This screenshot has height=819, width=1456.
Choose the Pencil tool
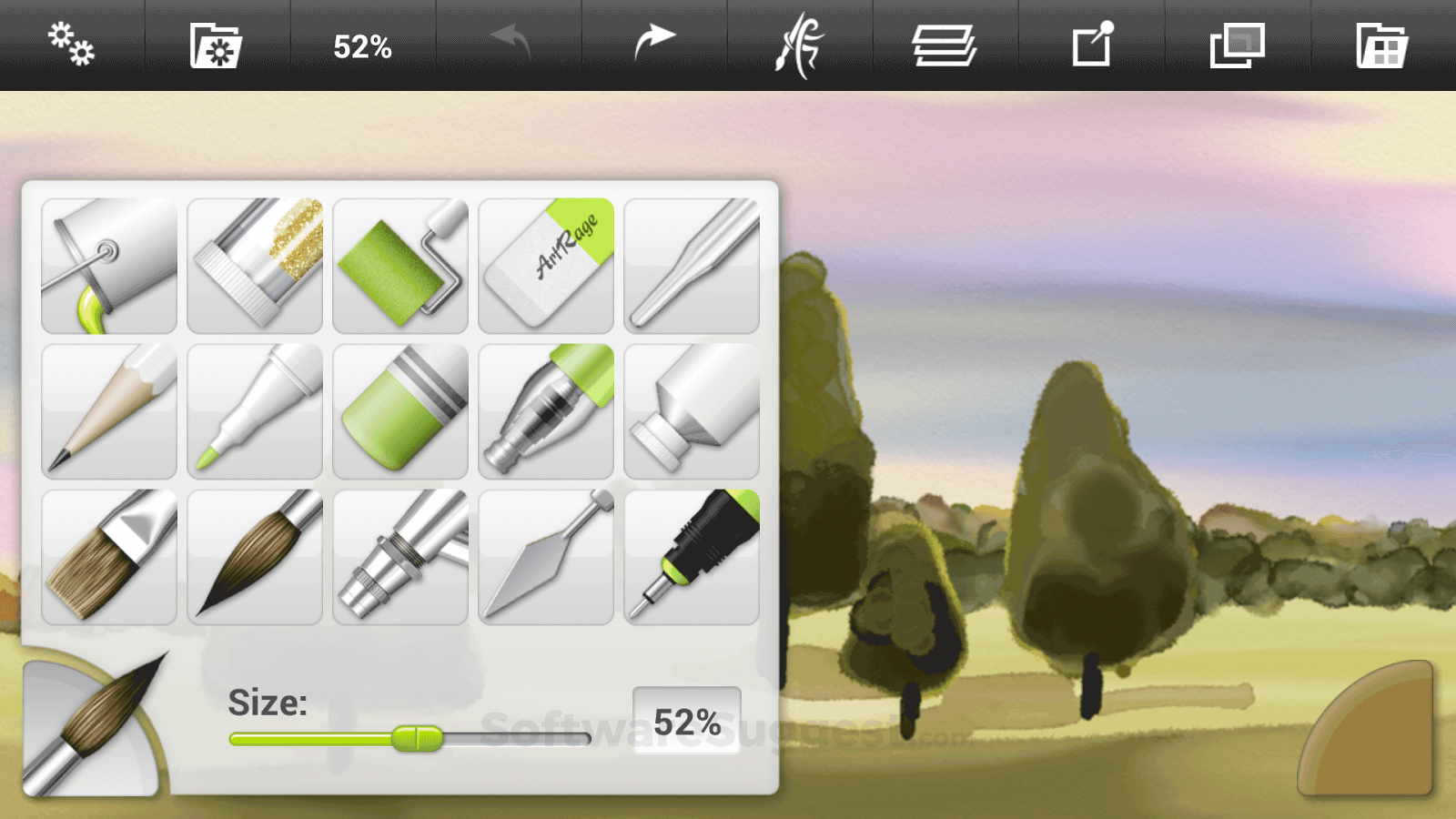click(109, 409)
